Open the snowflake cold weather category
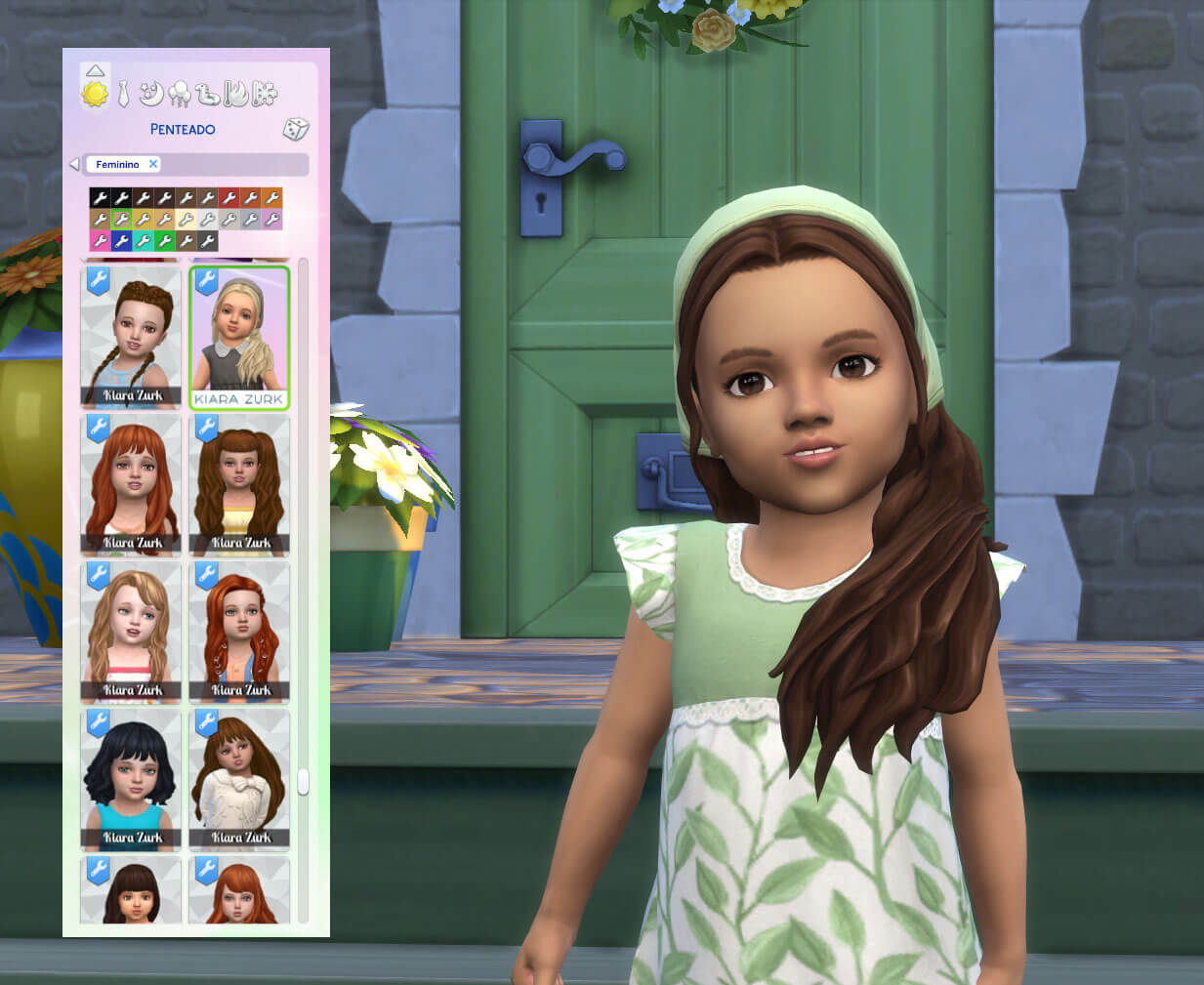 [264, 94]
